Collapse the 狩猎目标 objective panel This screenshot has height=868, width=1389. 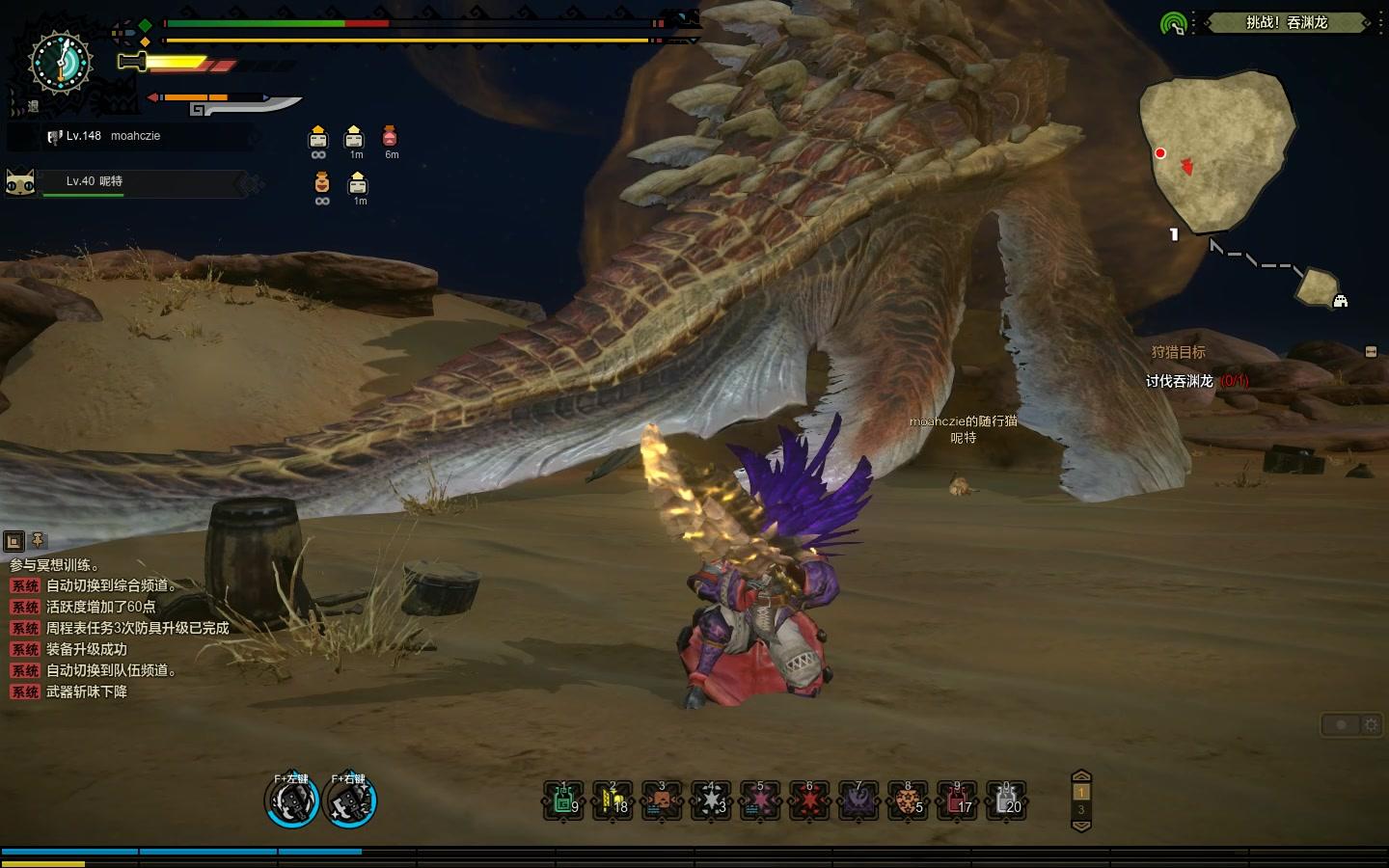coord(1371,352)
